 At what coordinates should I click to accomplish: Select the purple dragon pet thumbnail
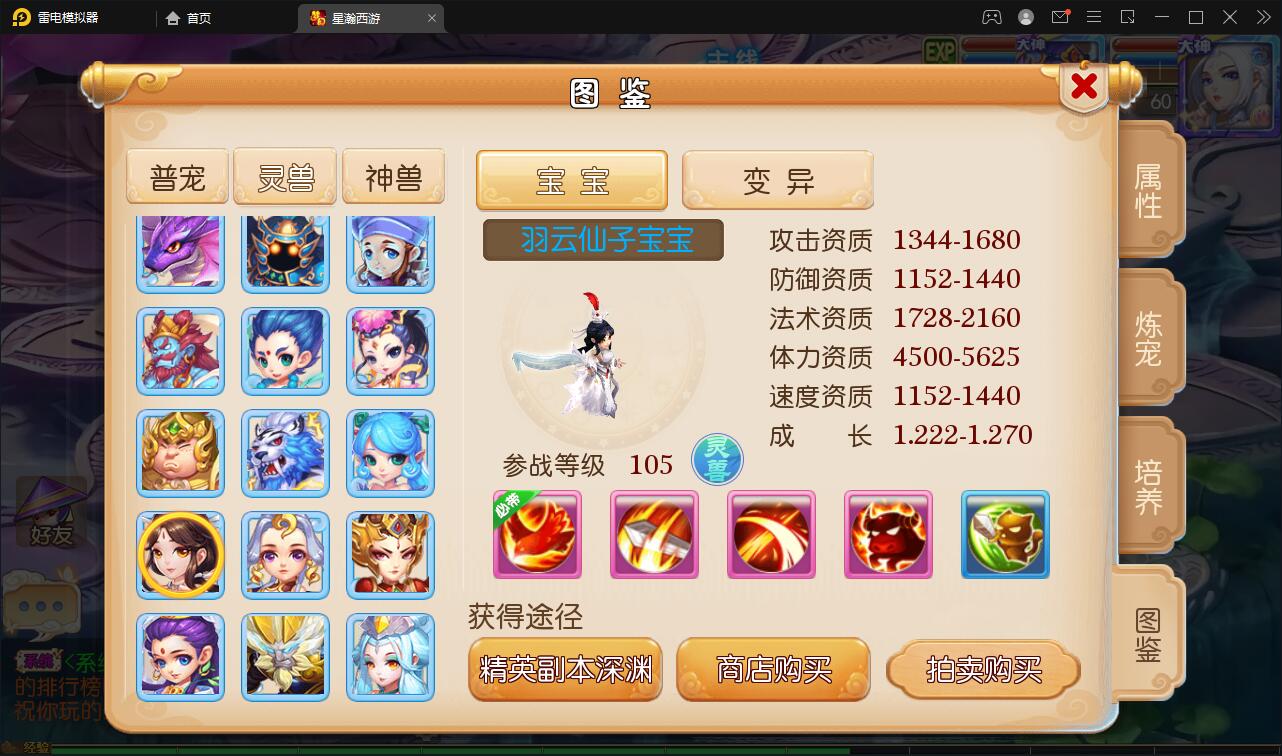click(180, 250)
